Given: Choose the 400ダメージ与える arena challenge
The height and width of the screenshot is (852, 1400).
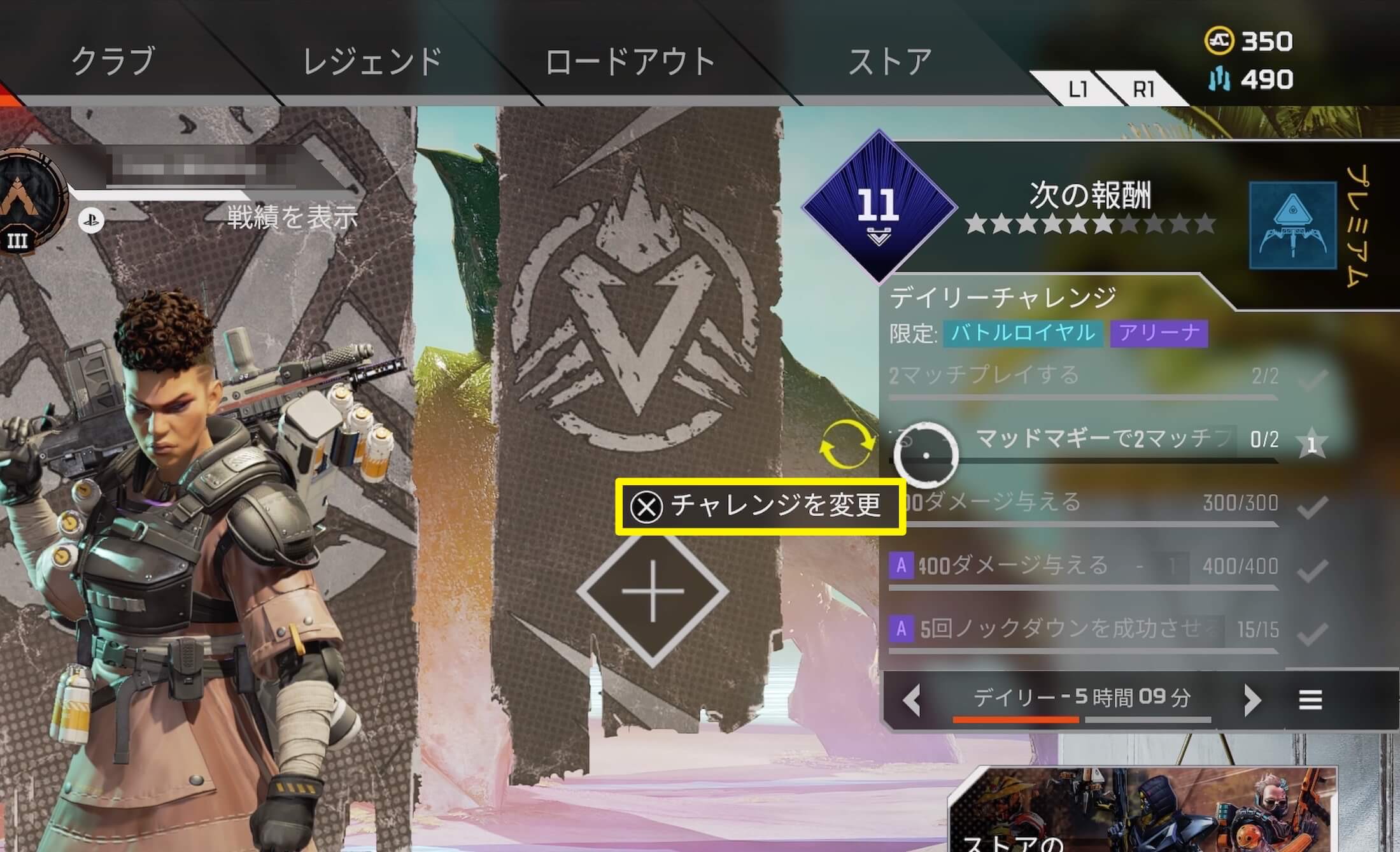Looking at the screenshot, I should 1082,565.
